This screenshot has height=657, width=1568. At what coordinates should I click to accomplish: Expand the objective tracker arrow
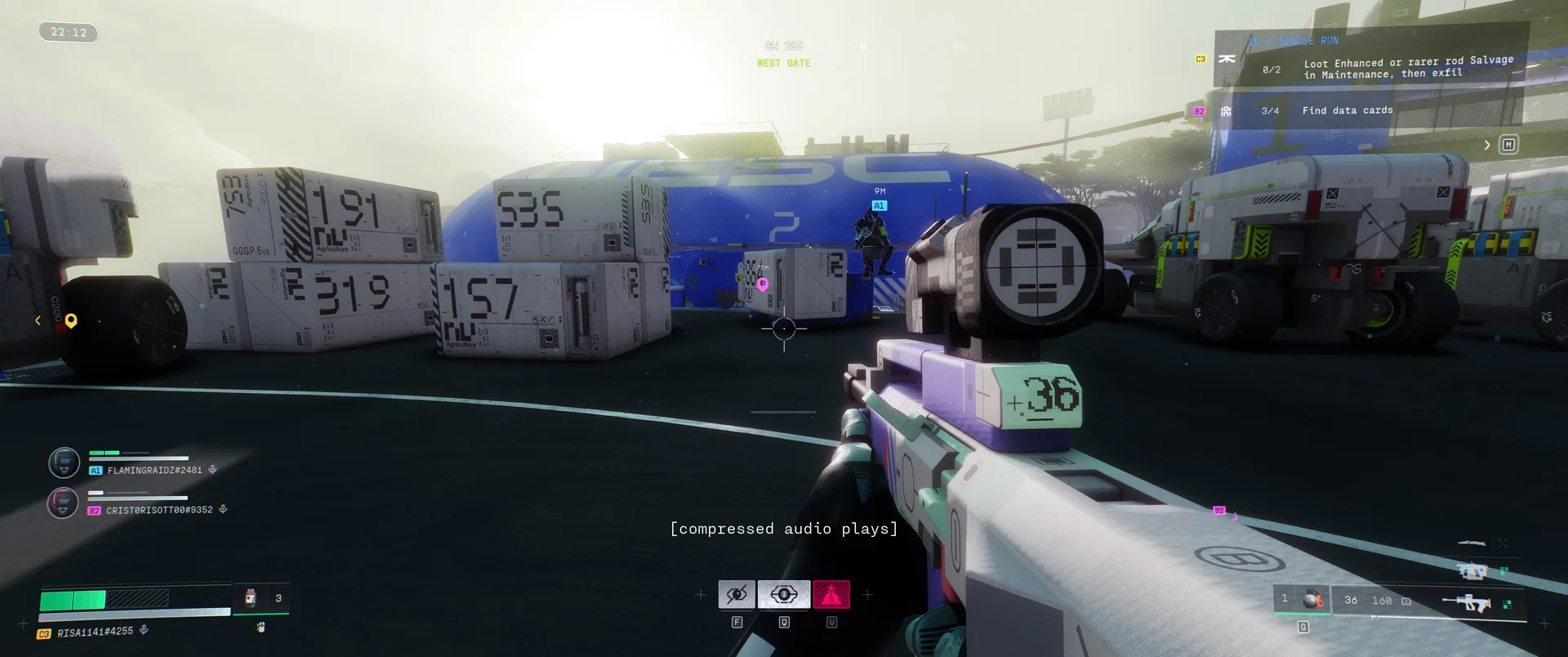point(1487,145)
